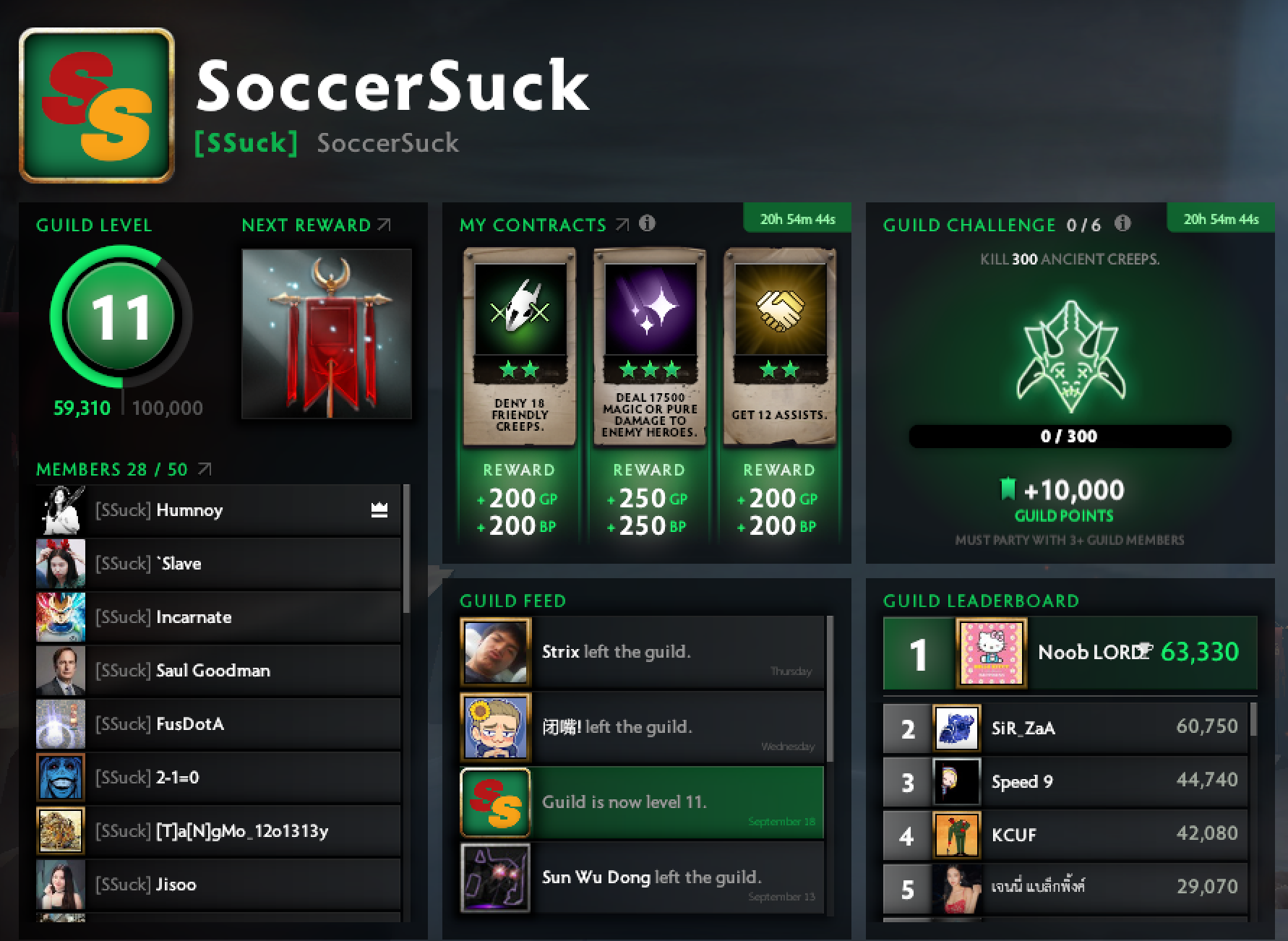Toggle the two-star rating on deny contract
This screenshot has width=1288, height=941.
[519, 369]
